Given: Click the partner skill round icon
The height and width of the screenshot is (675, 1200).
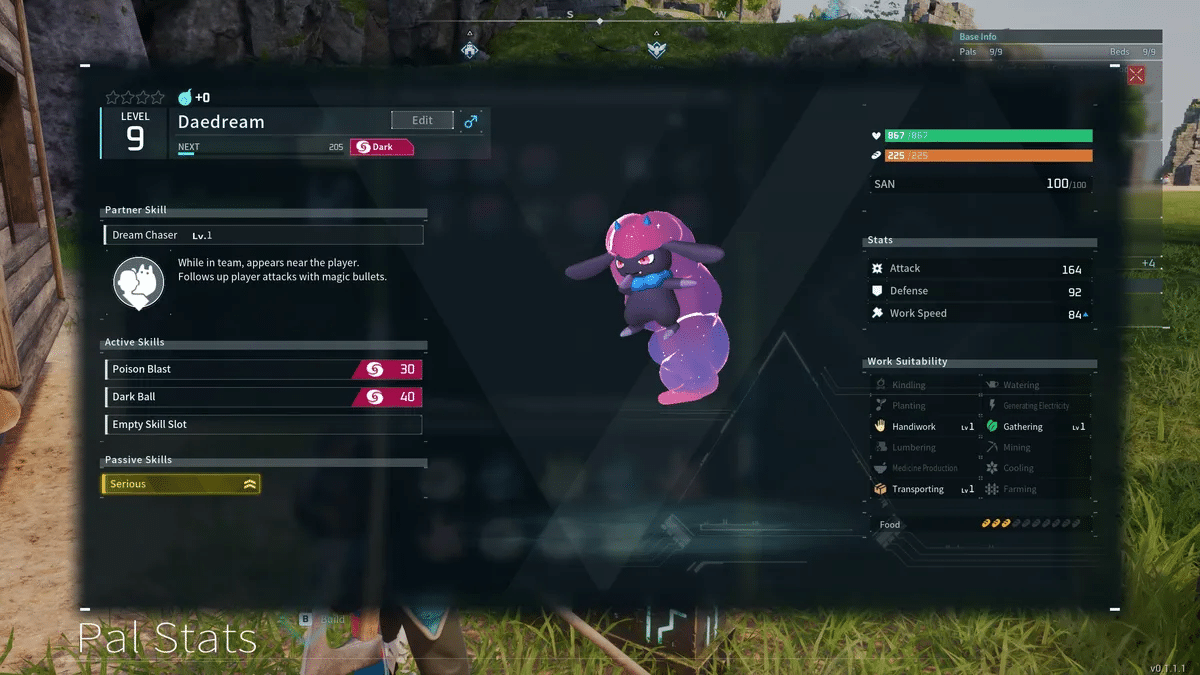Looking at the screenshot, I should (x=138, y=281).
